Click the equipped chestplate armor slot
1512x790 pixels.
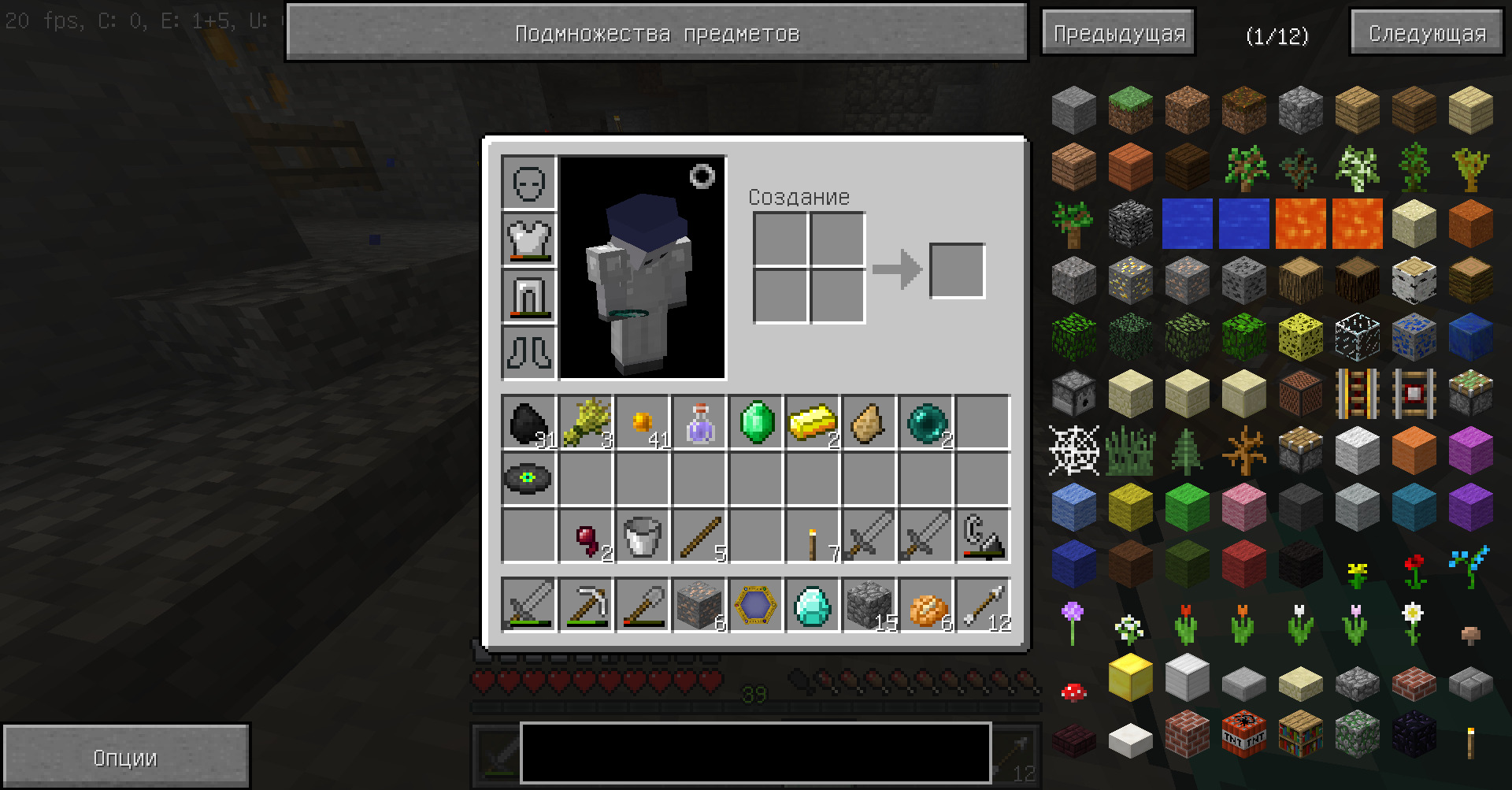click(x=529, y=239)
